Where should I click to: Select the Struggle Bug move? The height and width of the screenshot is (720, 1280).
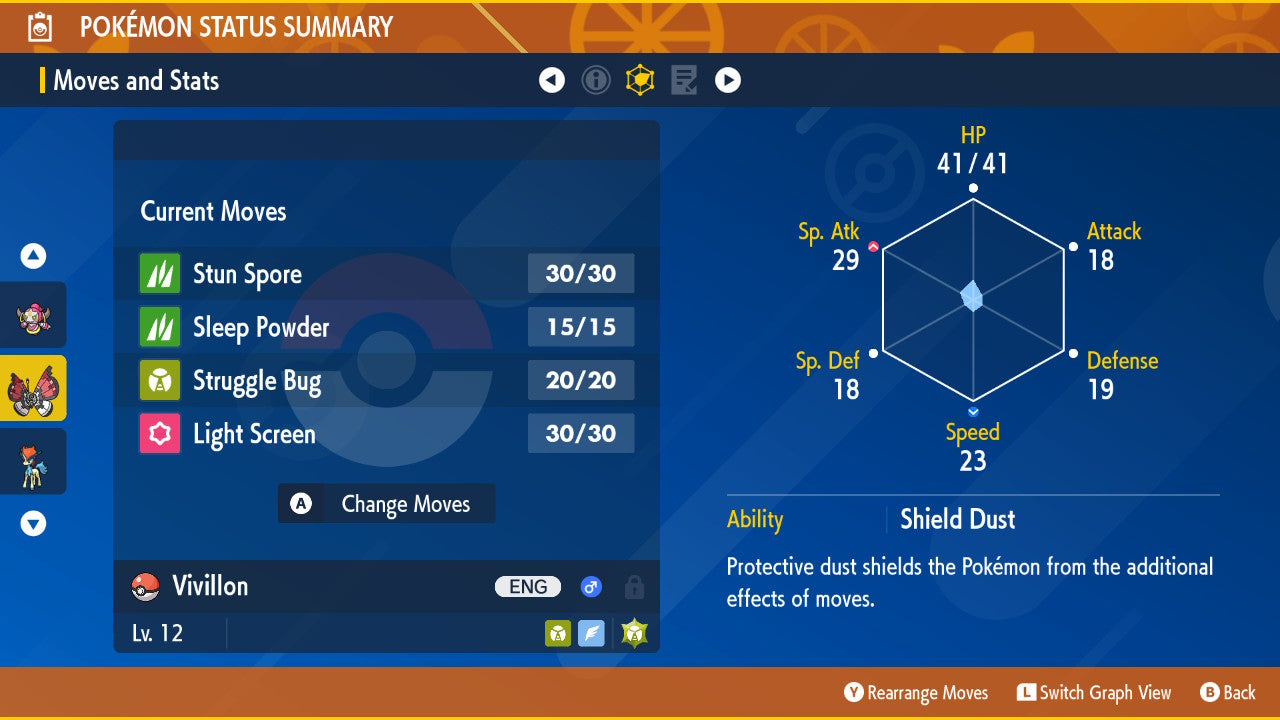[386, 380]
